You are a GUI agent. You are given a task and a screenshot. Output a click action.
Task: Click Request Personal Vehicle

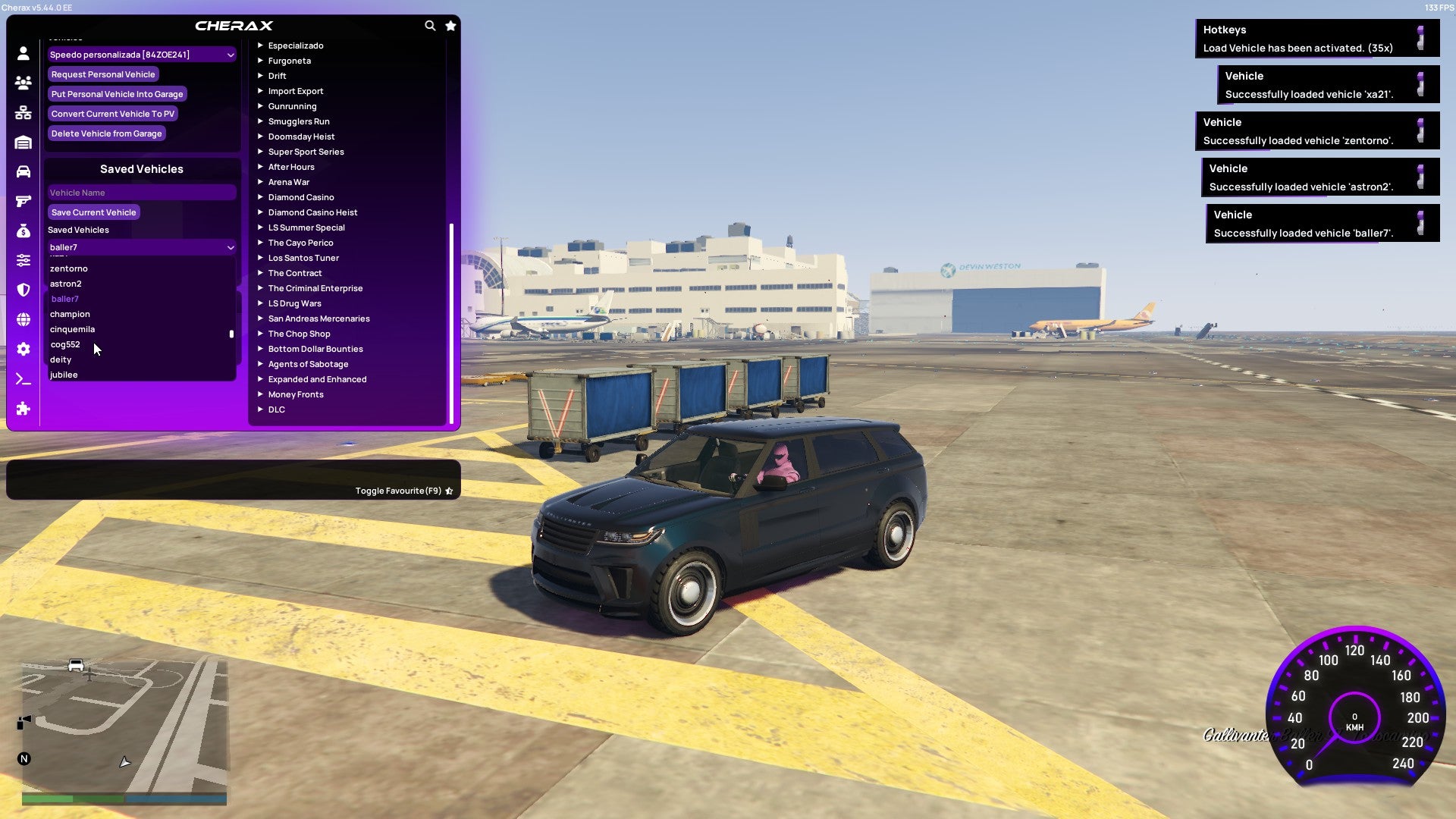(103, 74)
